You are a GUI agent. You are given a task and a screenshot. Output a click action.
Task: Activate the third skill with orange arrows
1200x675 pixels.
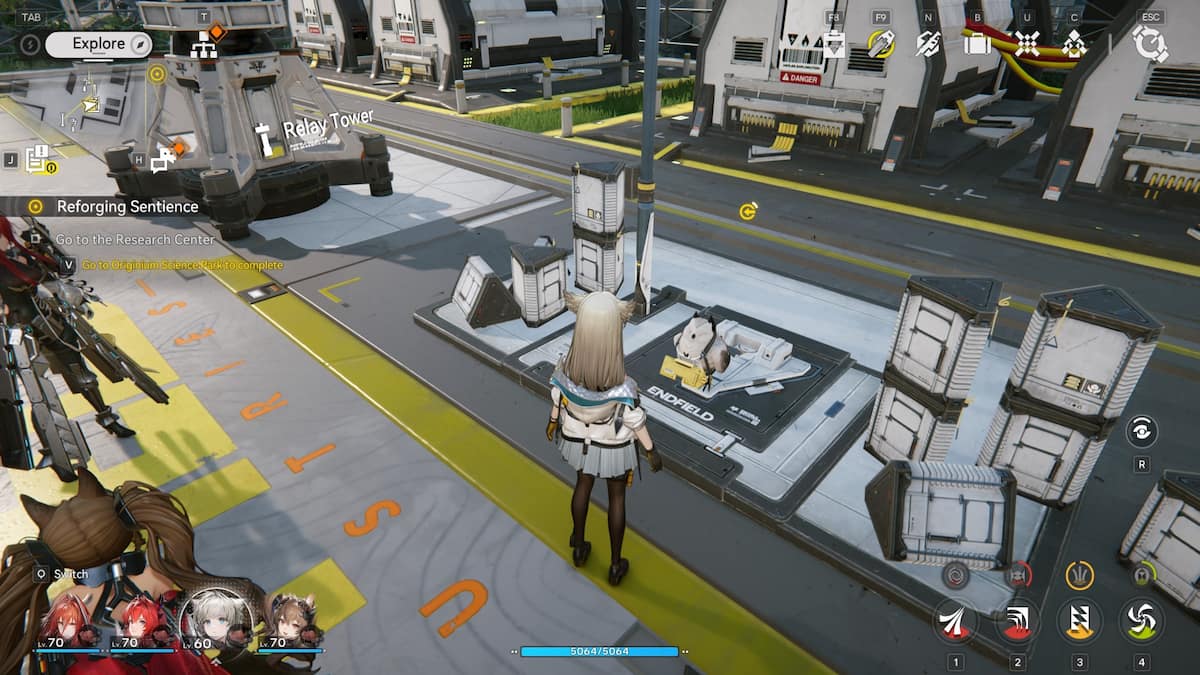(x=1079, y=620)
